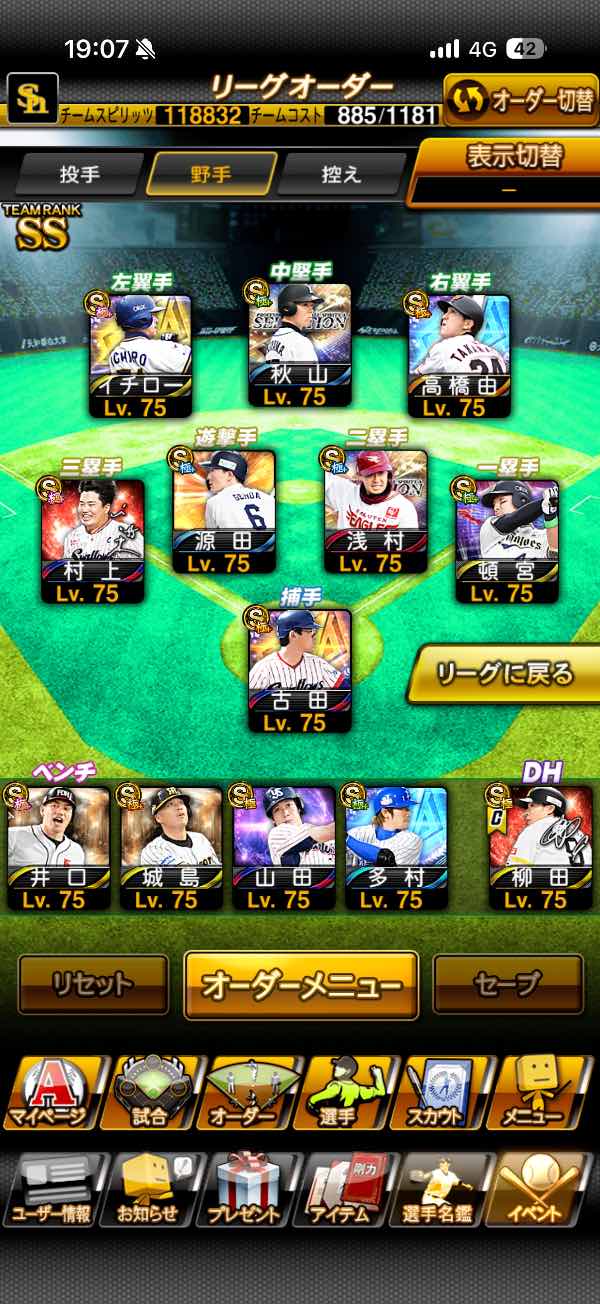Select the 控え reserves tab
Screen dimensions: 600x1304
342,174
